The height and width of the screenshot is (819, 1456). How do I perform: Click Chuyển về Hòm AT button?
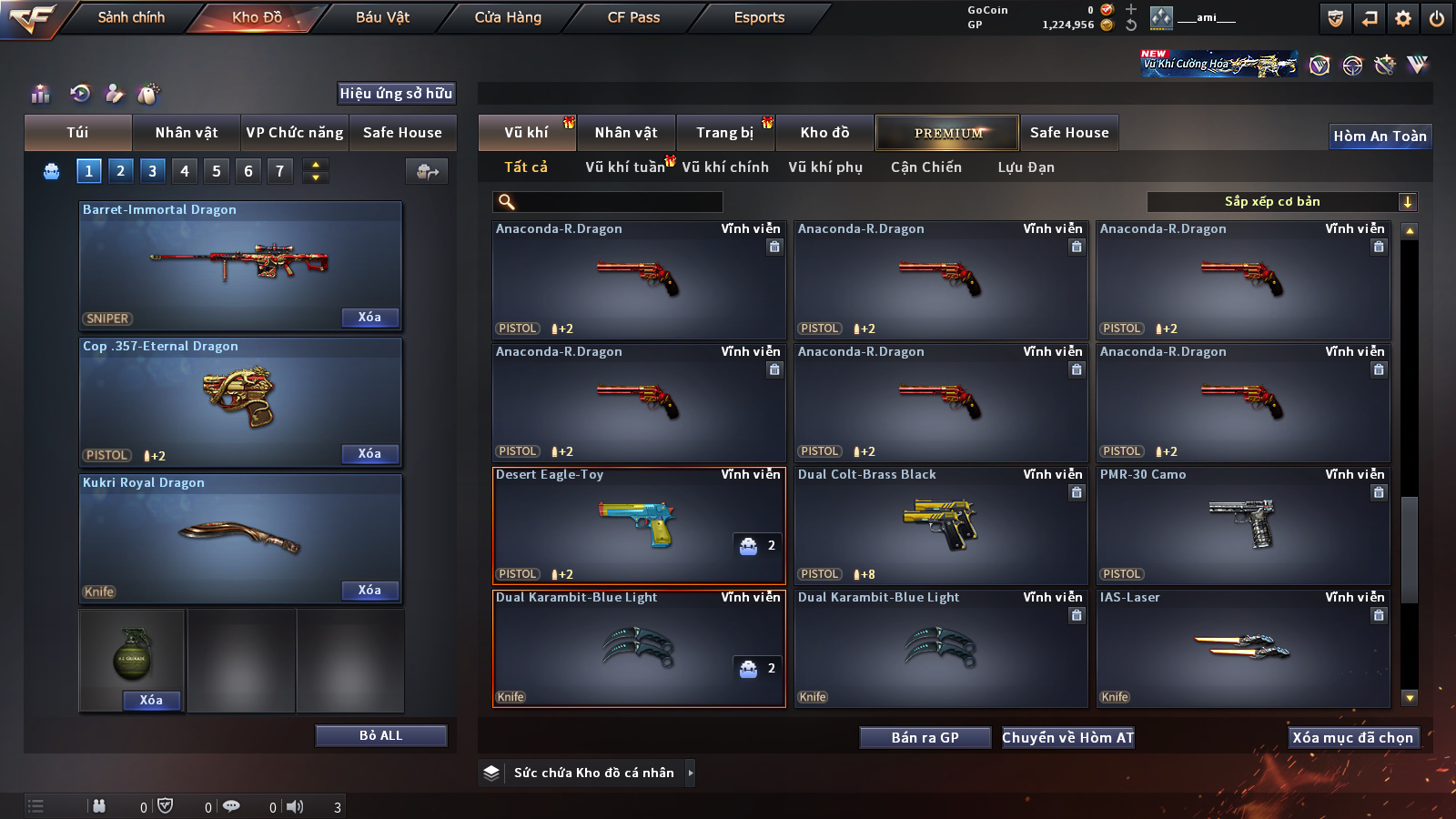click(1067, 738)
